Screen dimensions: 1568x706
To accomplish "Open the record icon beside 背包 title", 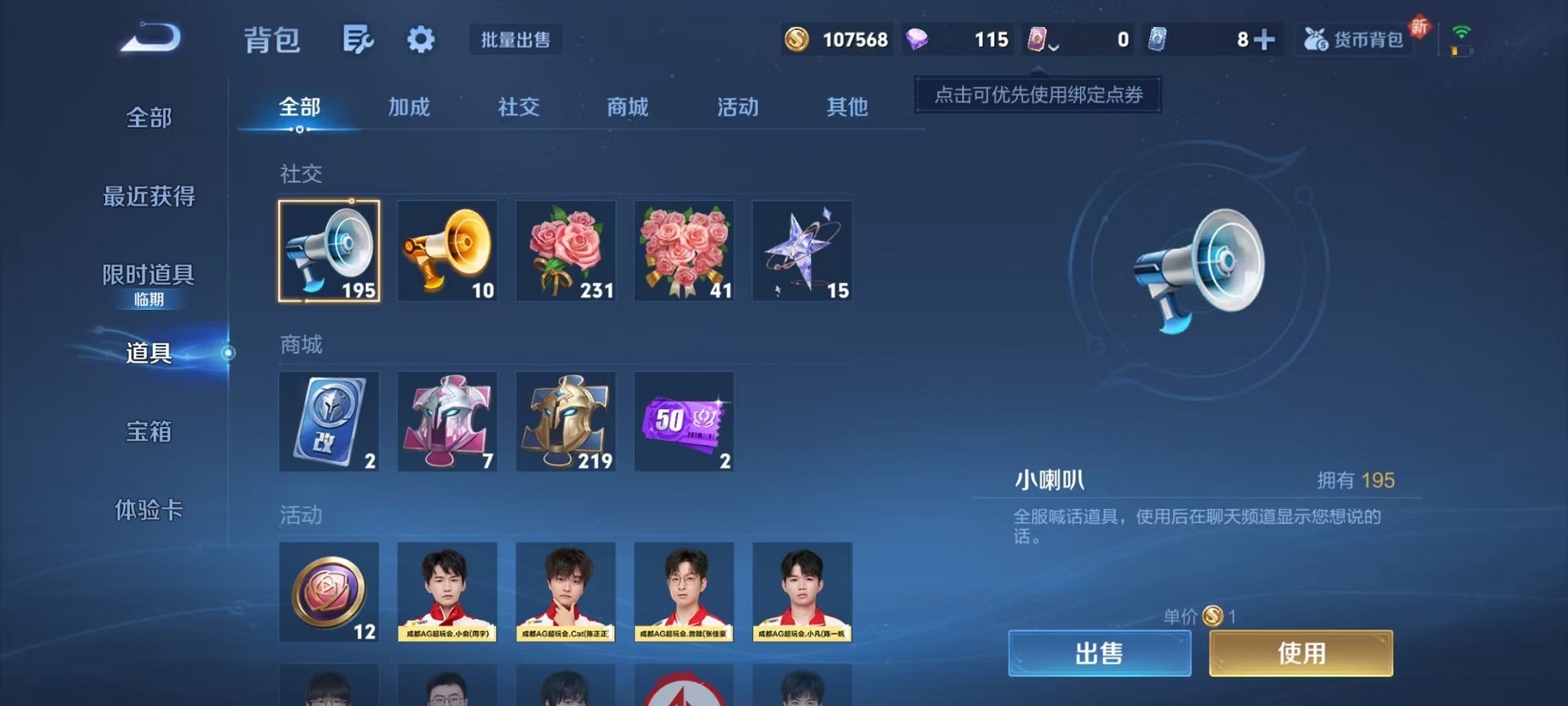I will click(x=358, y=38).
